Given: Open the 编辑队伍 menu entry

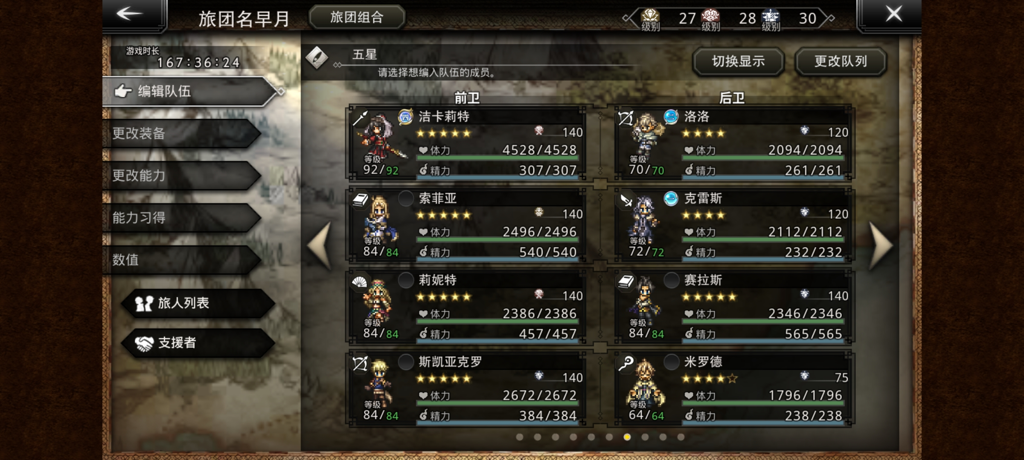Looking at the screenshot, I should coord(190,91).
